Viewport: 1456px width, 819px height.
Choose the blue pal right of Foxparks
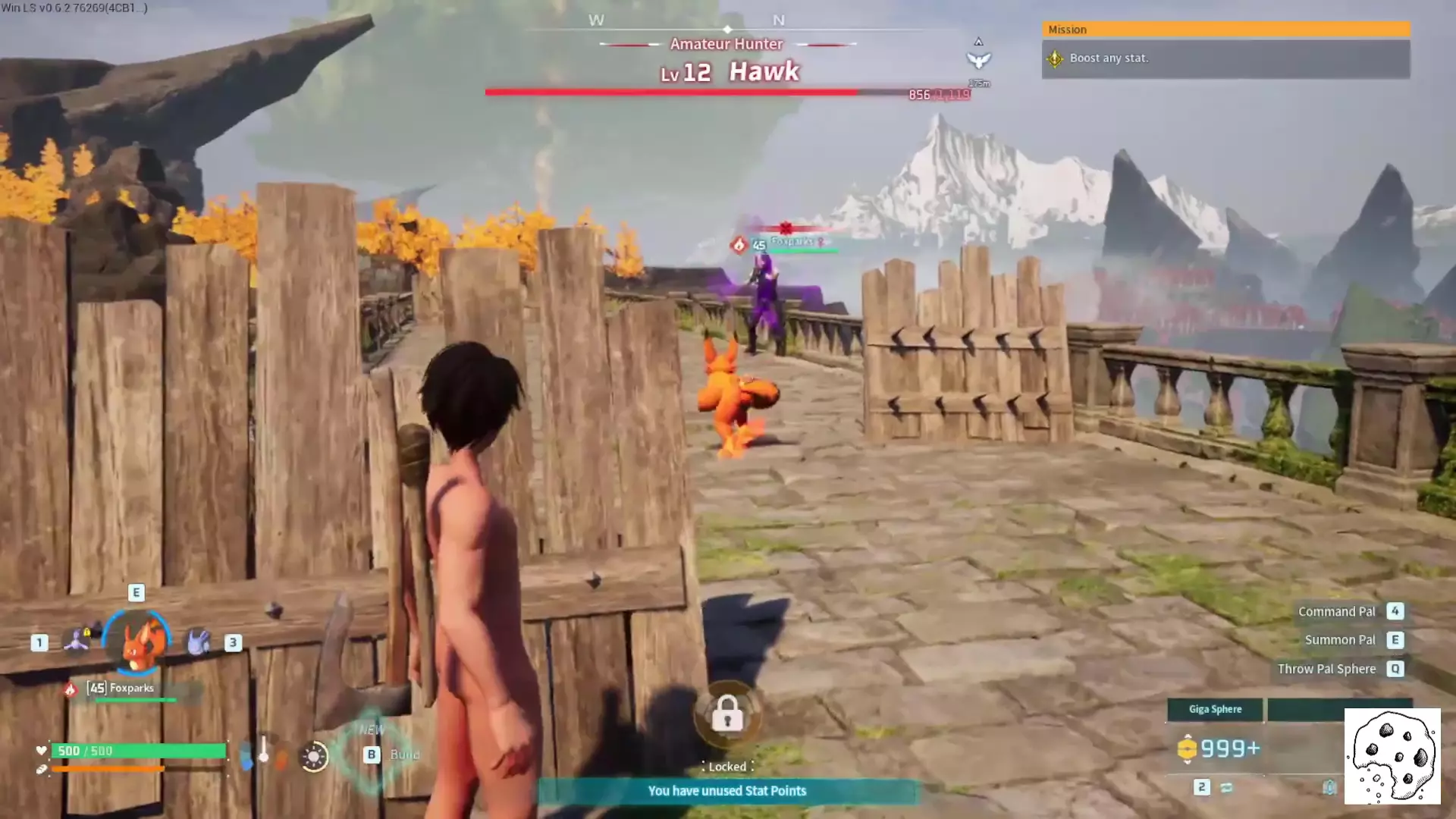(x=199, y=642)
